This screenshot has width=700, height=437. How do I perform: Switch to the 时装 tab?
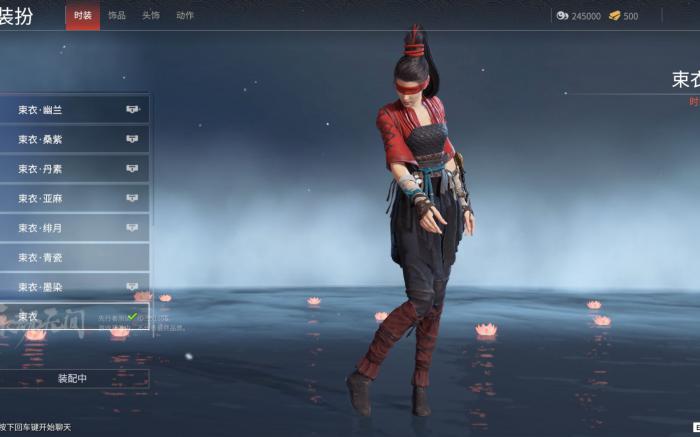(x=83, y=16)
